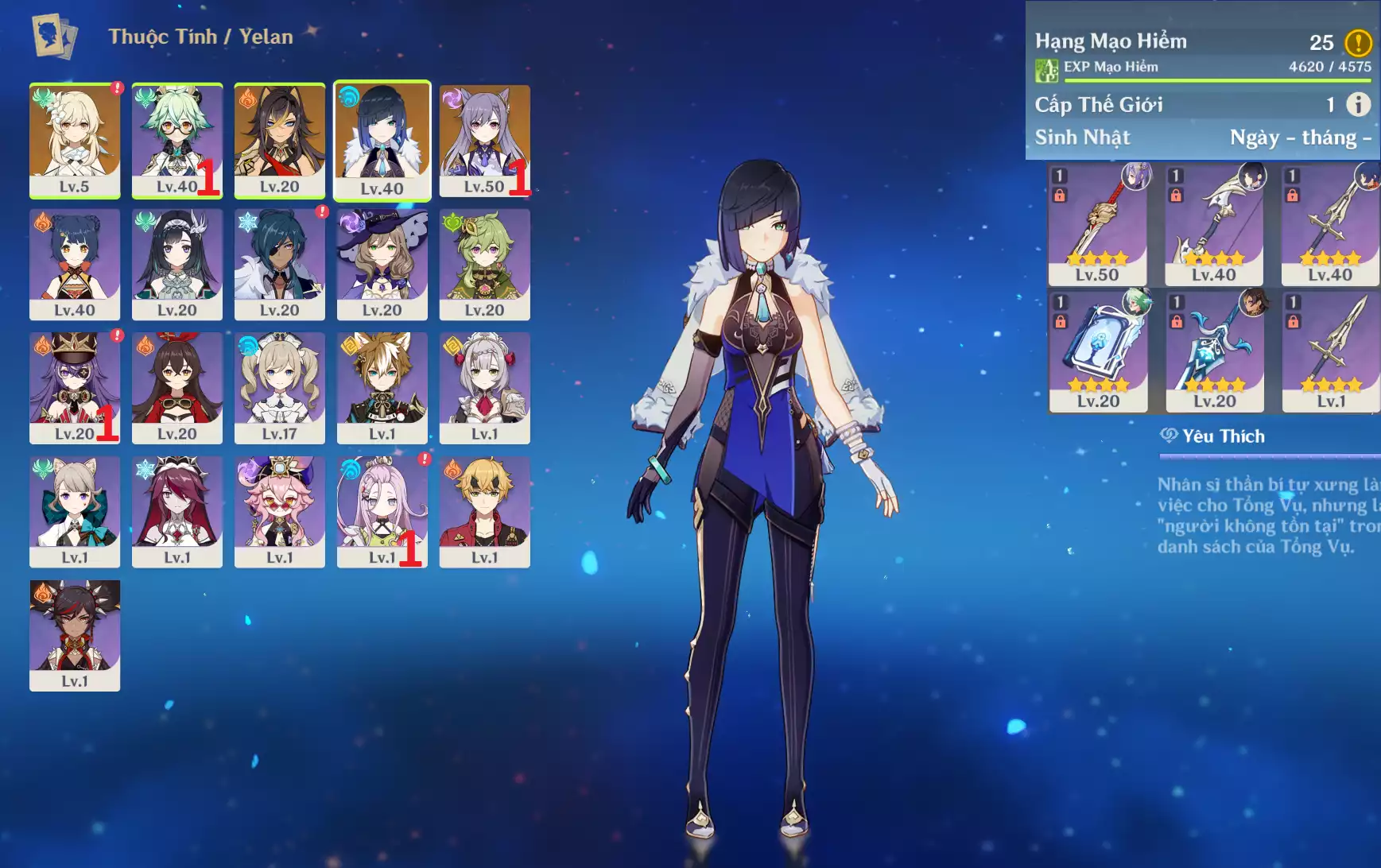The width and height of the screenshot is (1381, 868).
Task: Select Dehya's Lv.20 character tile
Action: coord(279,140)
